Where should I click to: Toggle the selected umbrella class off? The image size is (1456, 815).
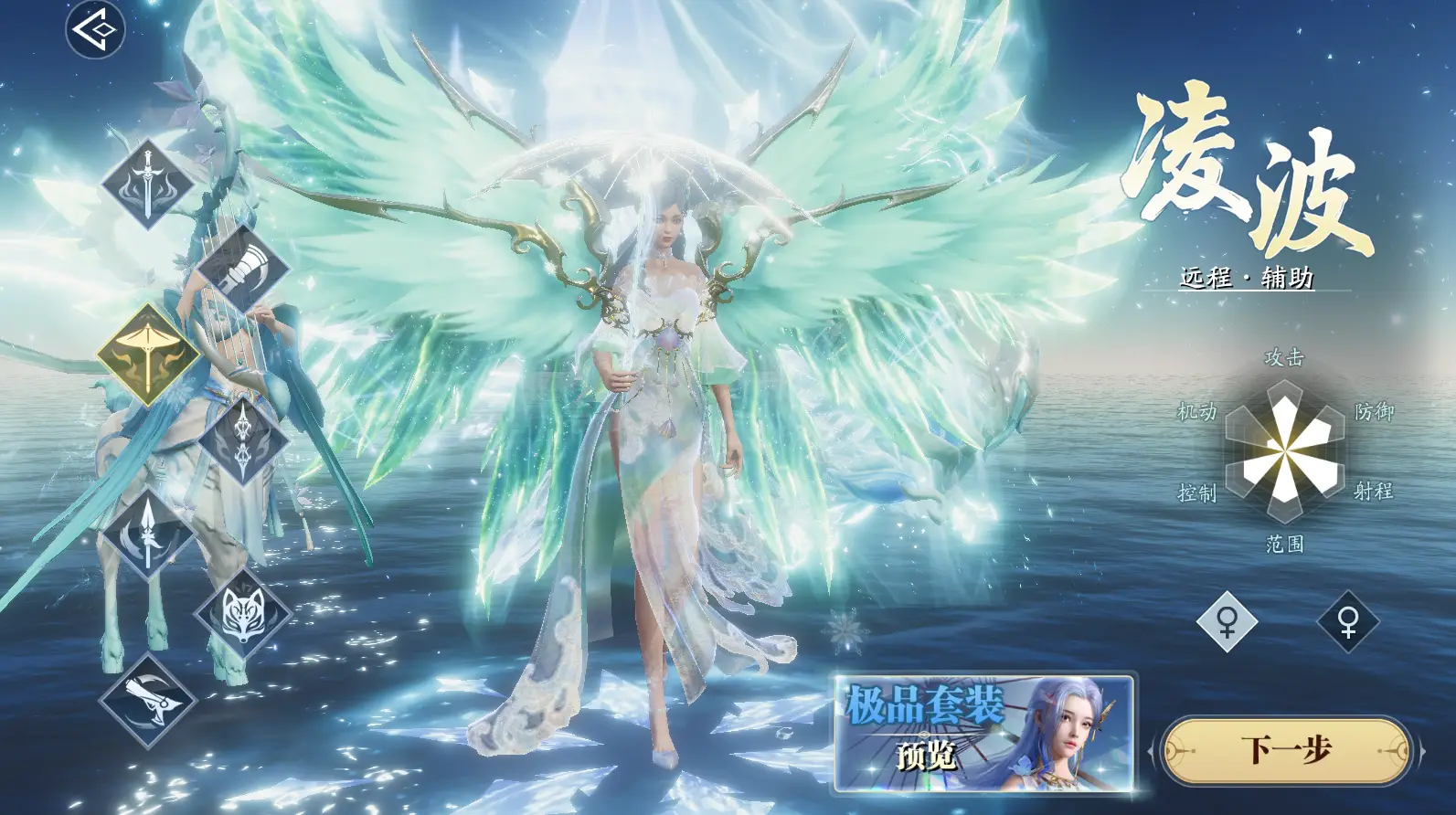[x=146, y=355]
